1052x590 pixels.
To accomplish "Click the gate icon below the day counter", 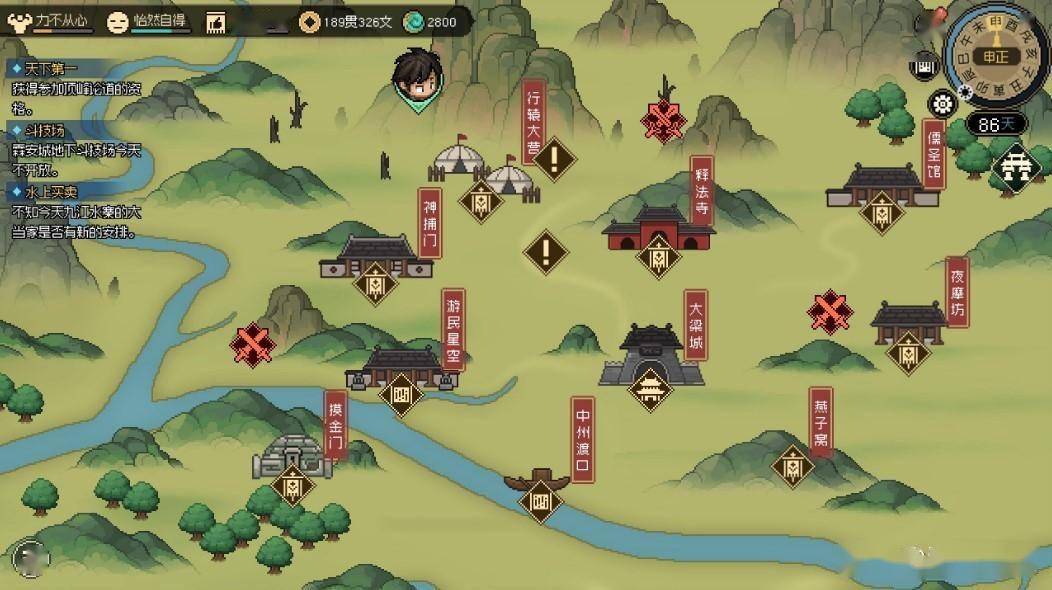I will coord(1016,166).
